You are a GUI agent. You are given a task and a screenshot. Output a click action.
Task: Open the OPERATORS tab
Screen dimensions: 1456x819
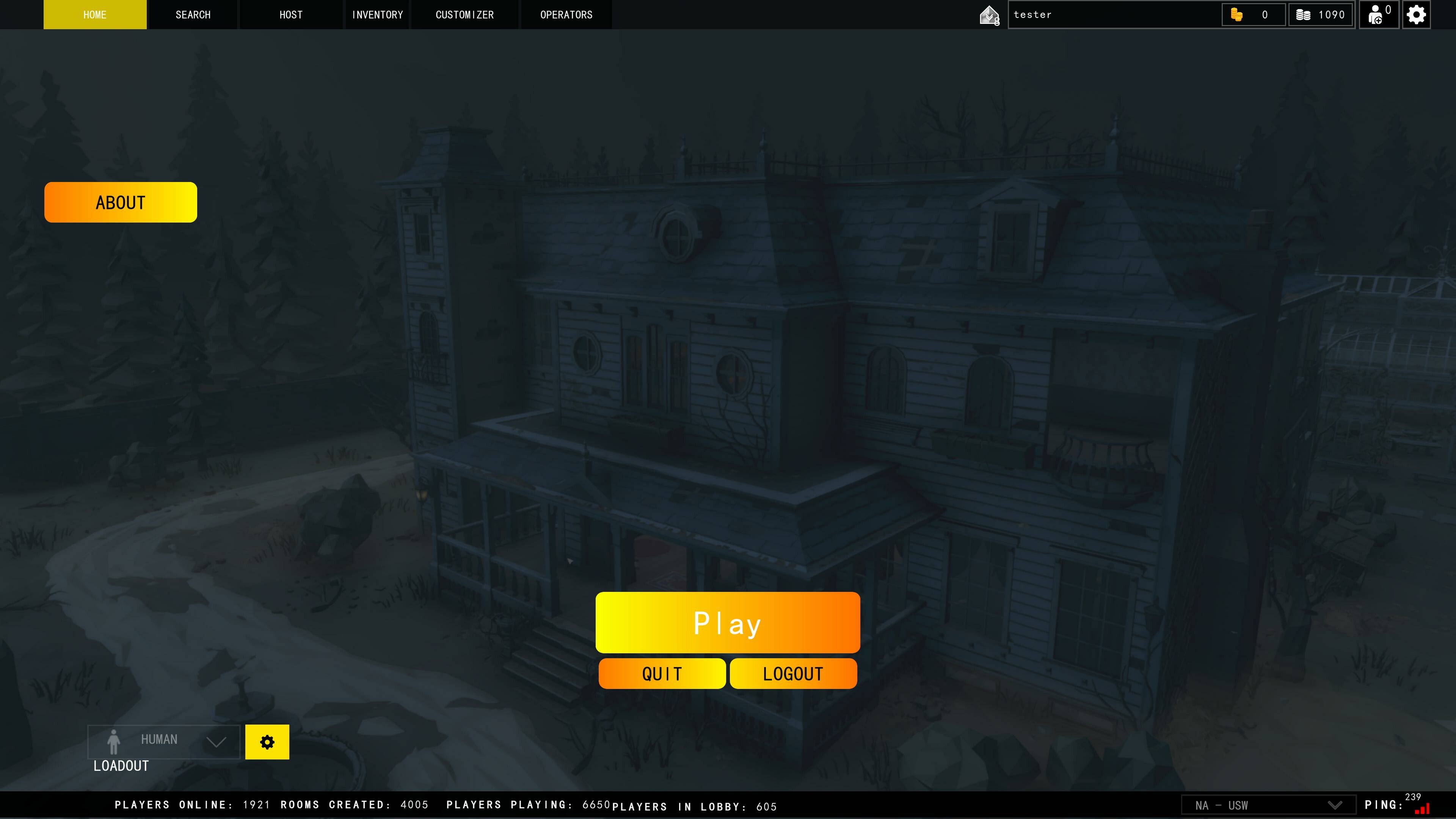(x=566, y=15)
